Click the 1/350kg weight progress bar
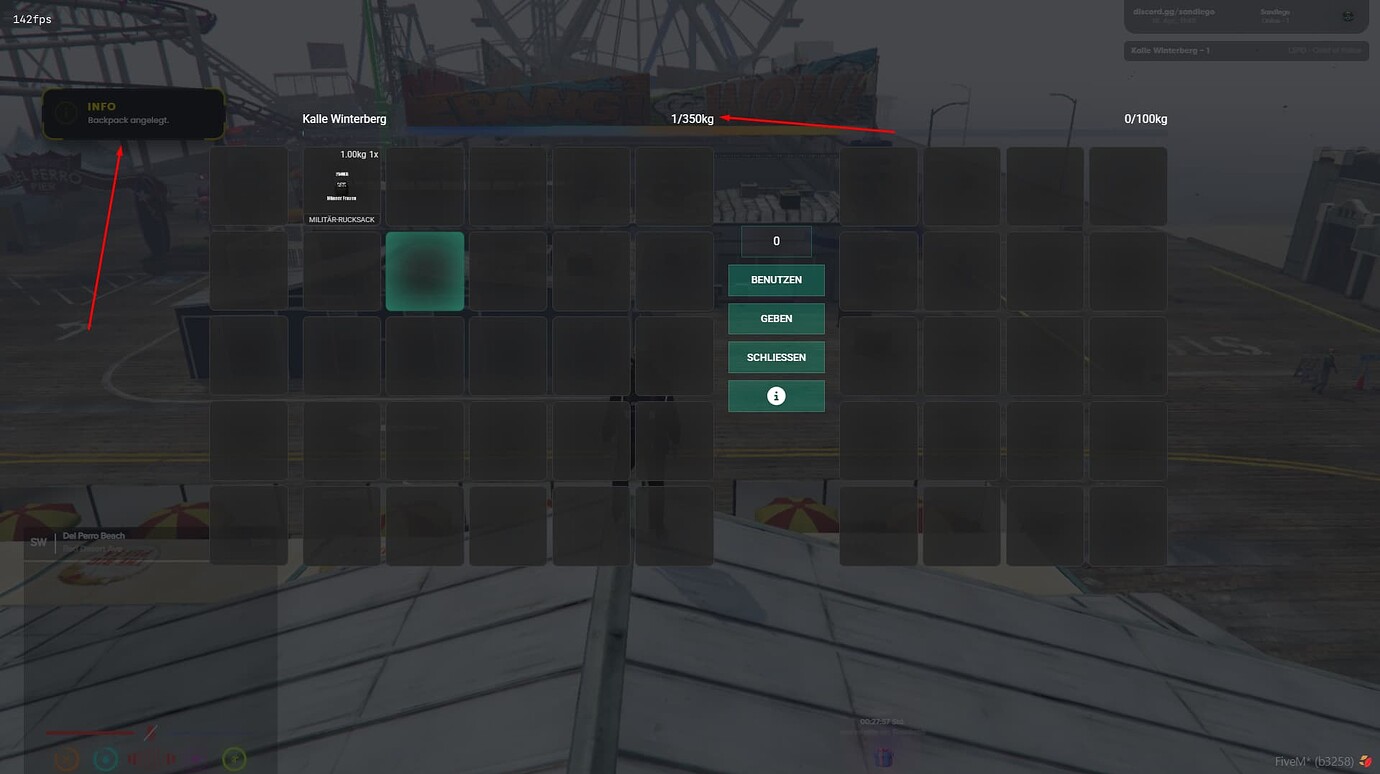This screenshot has width=1380, height=774. click(x=691, y=118)
